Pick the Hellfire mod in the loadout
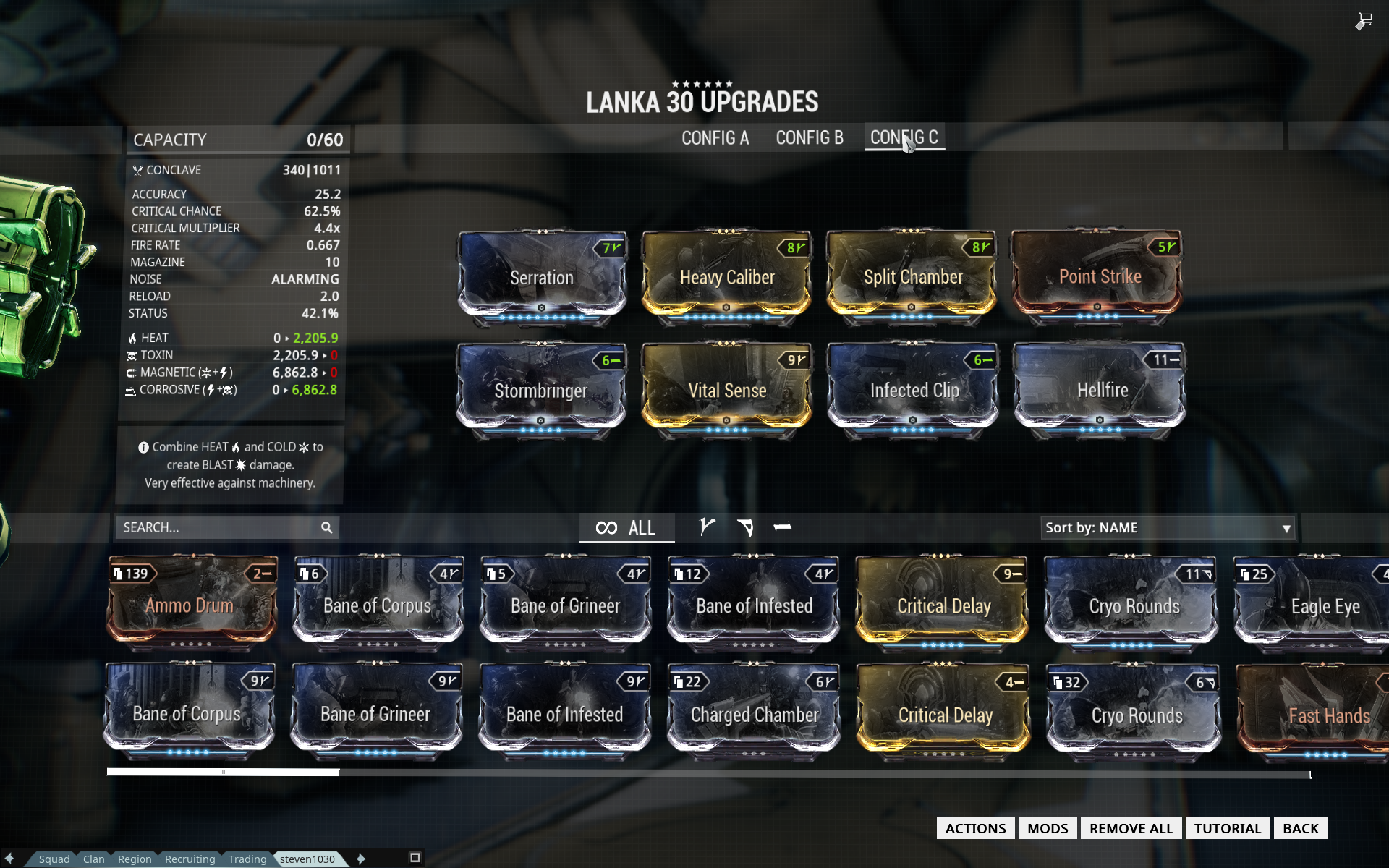Screen dimensions: 1389x868 tap(1101, 391)
